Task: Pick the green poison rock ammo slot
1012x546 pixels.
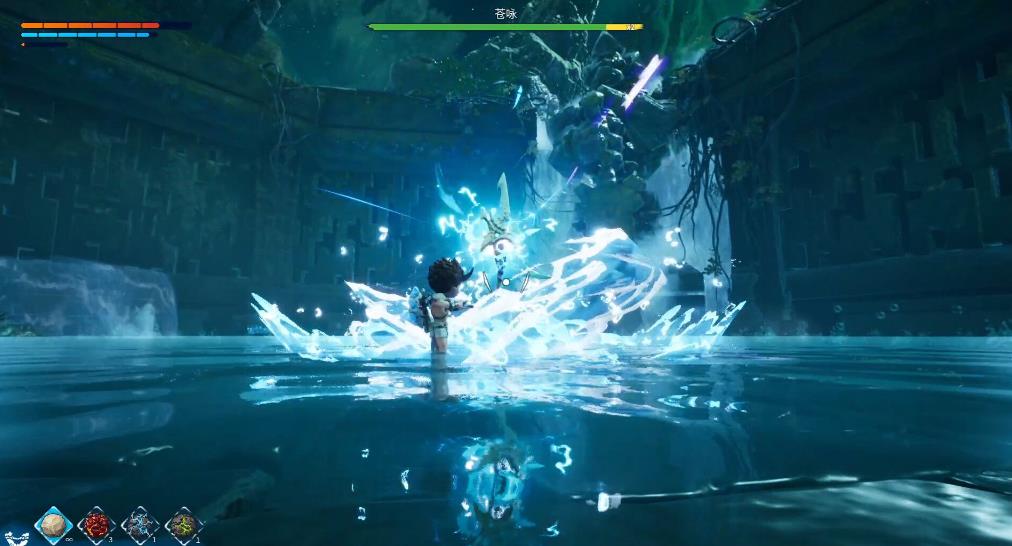Action: tap(184, 524)
